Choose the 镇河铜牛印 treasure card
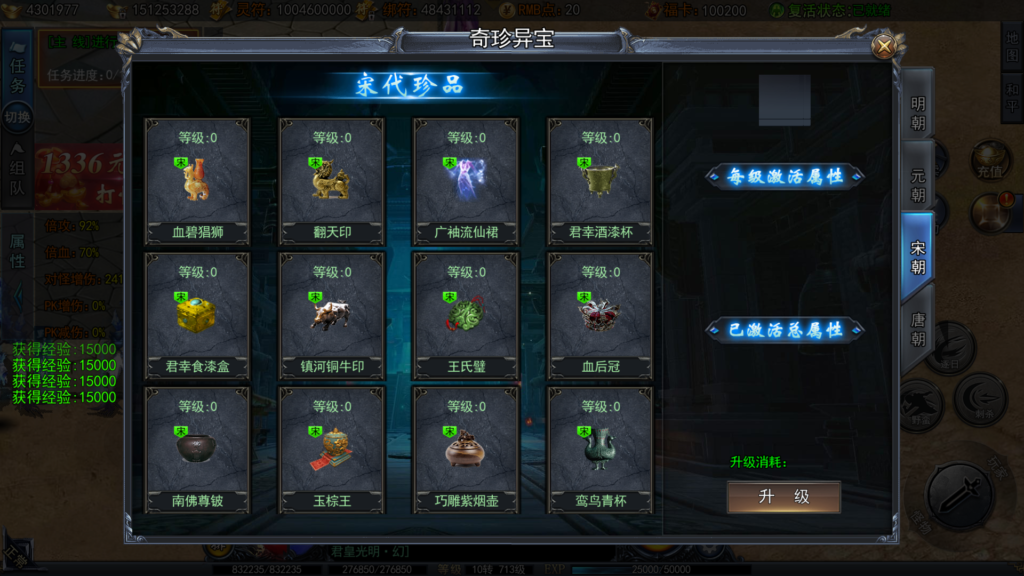Viewport: 1024px width, 576px height. [331, 316]
